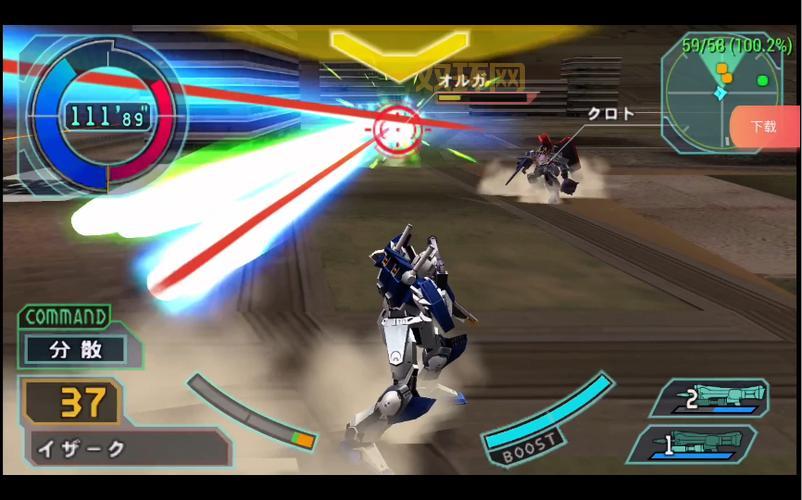The width and height of the screenshot is (802, 500).
Task: Select the red lock-on target reticle
Action: (x=398, y=127)
